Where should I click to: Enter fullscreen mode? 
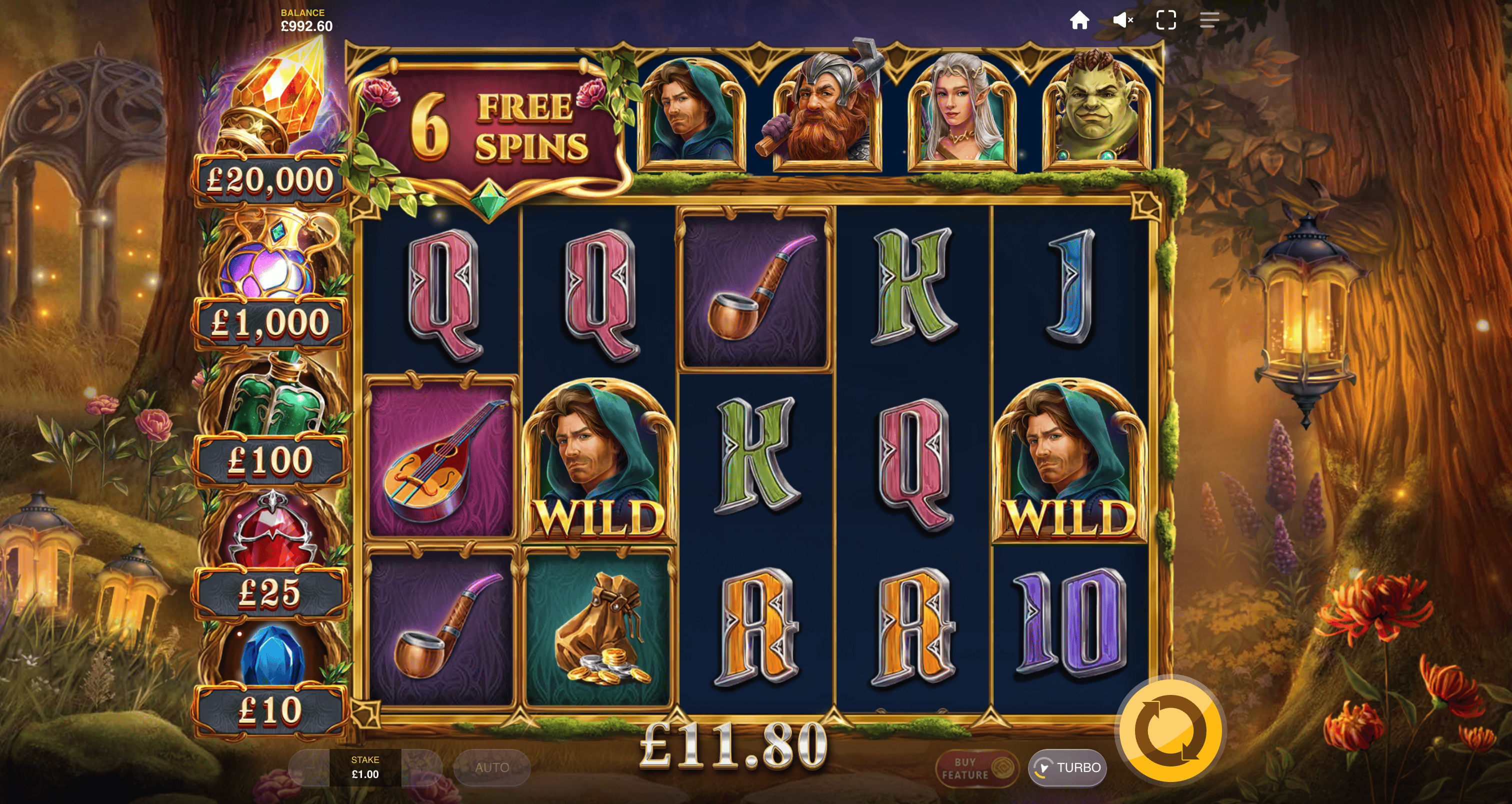(1165, 21)
